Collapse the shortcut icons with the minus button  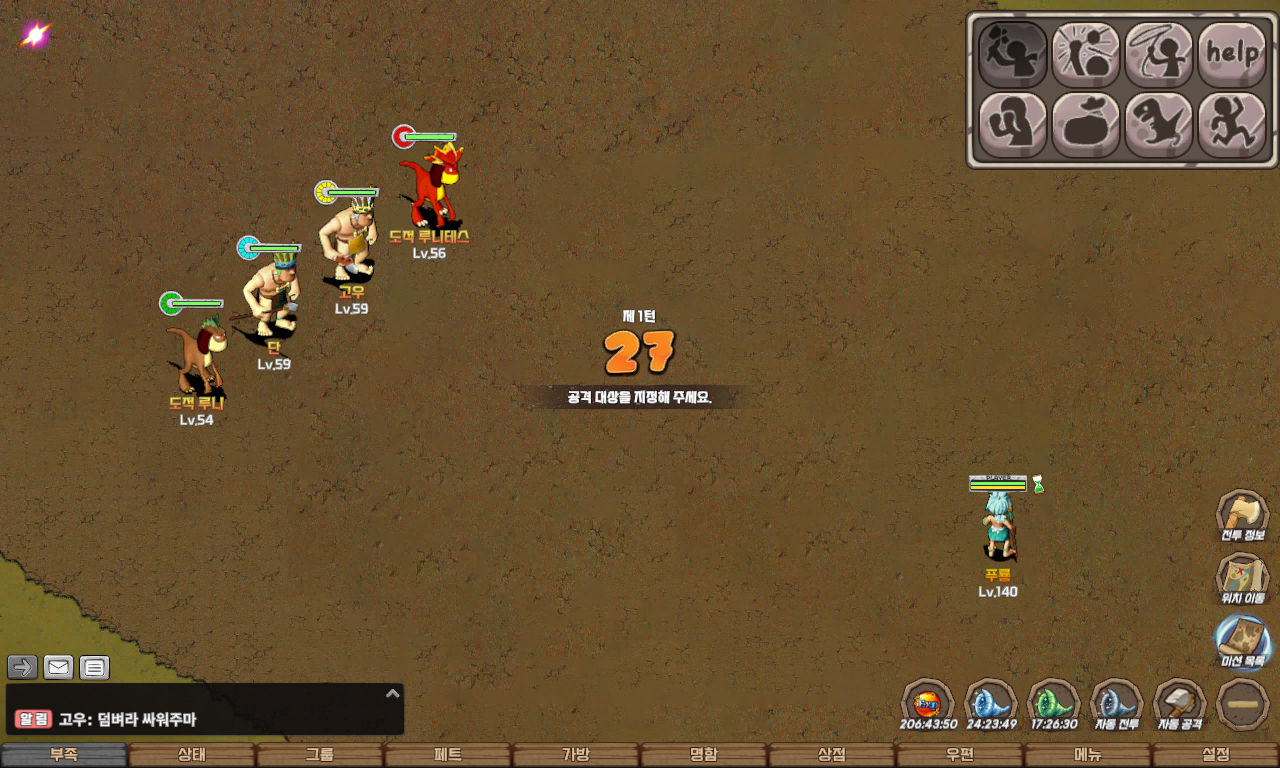(x=1243, y=704)
